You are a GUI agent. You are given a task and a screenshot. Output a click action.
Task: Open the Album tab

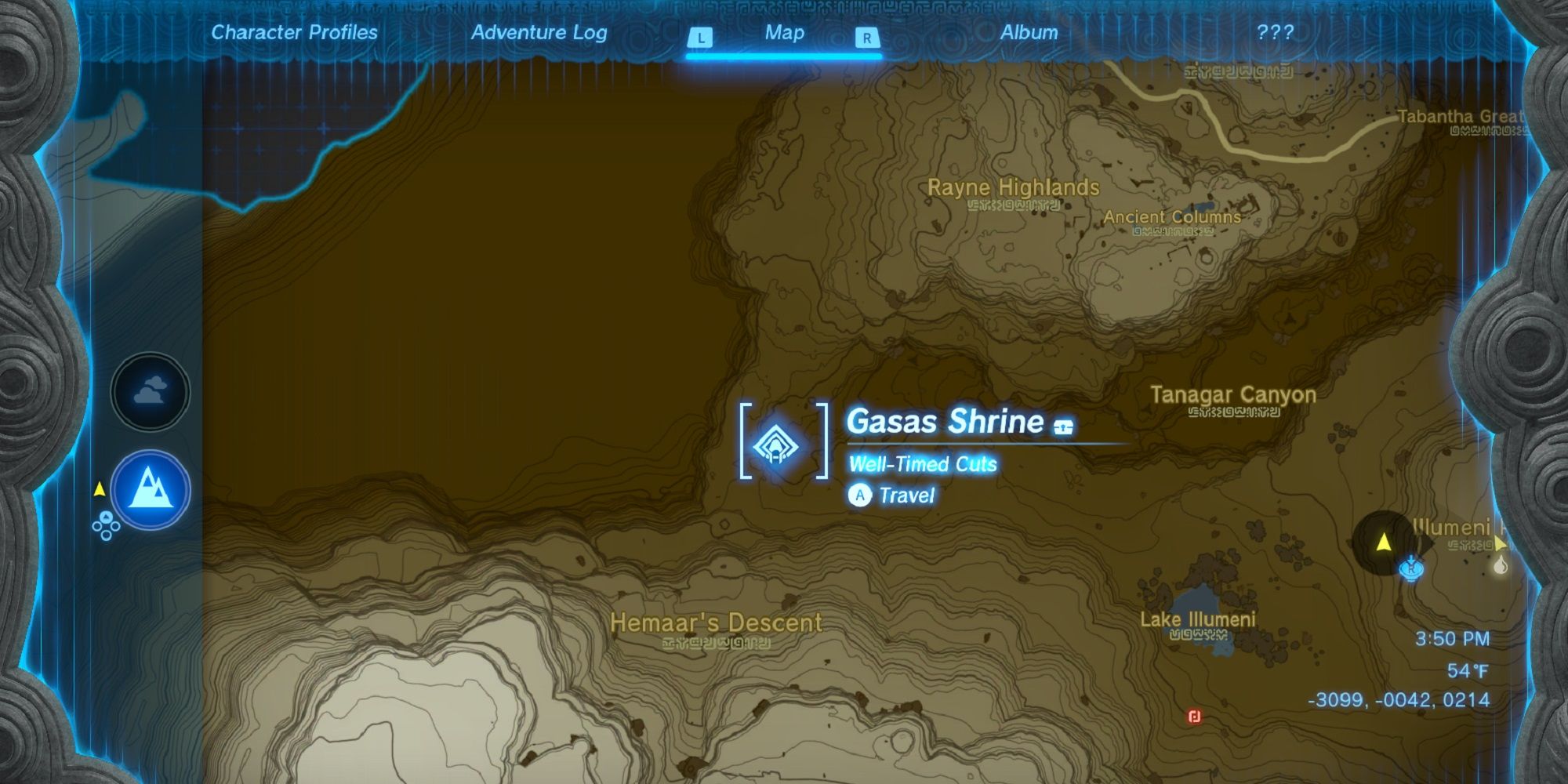pos(1029,33)
